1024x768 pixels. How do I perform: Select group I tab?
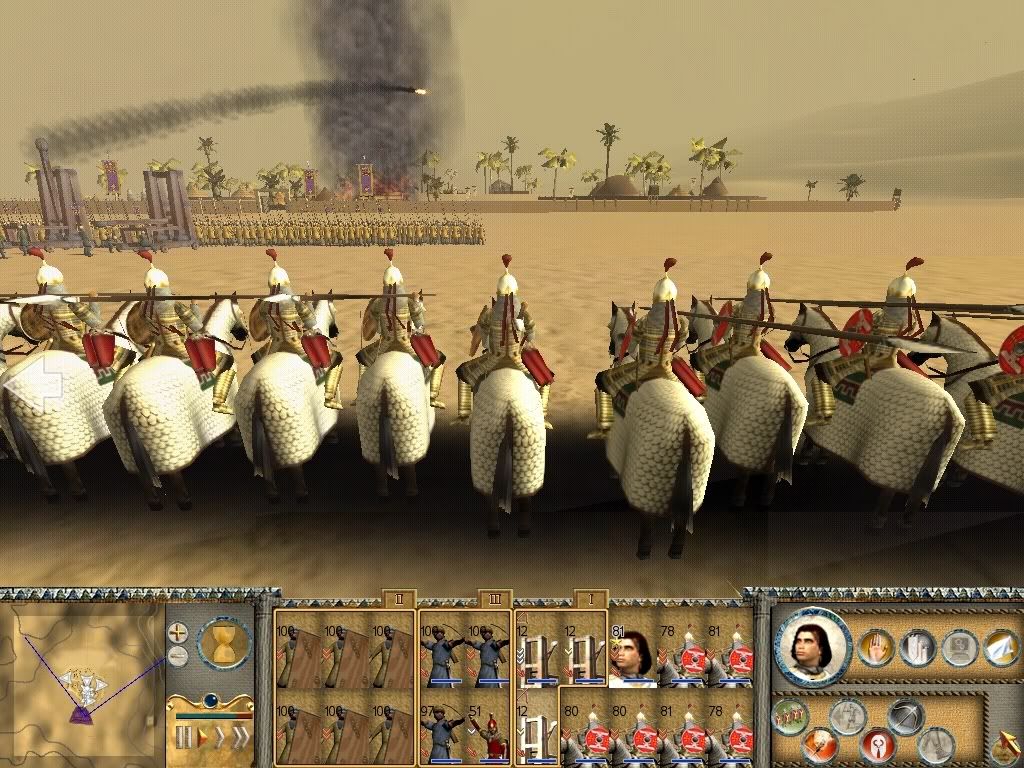(590, 598)
